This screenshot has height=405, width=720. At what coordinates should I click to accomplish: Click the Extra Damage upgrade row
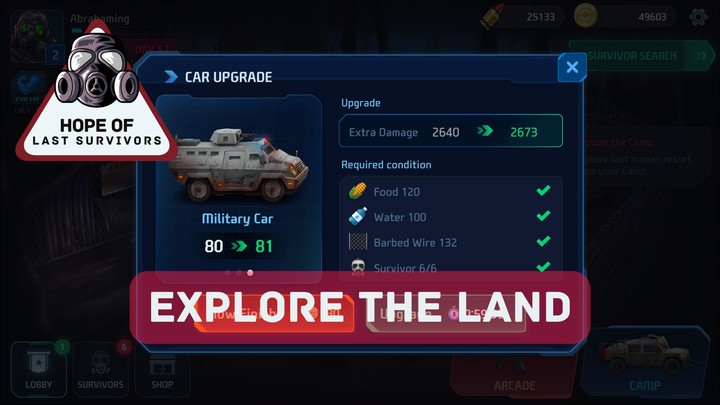tap(450, 131)
